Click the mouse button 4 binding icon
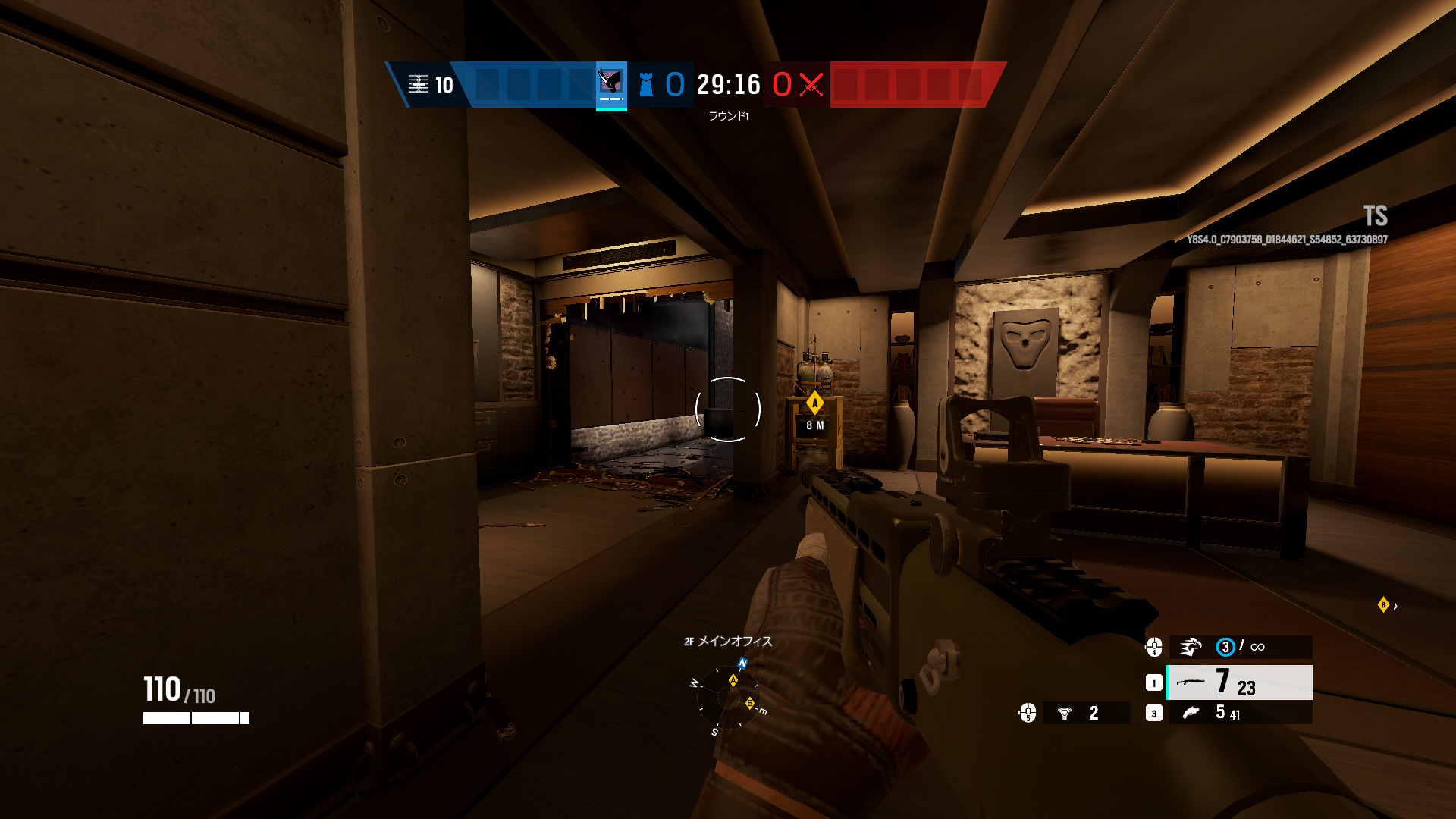The image size is (1456, 819). [1154, 646]
